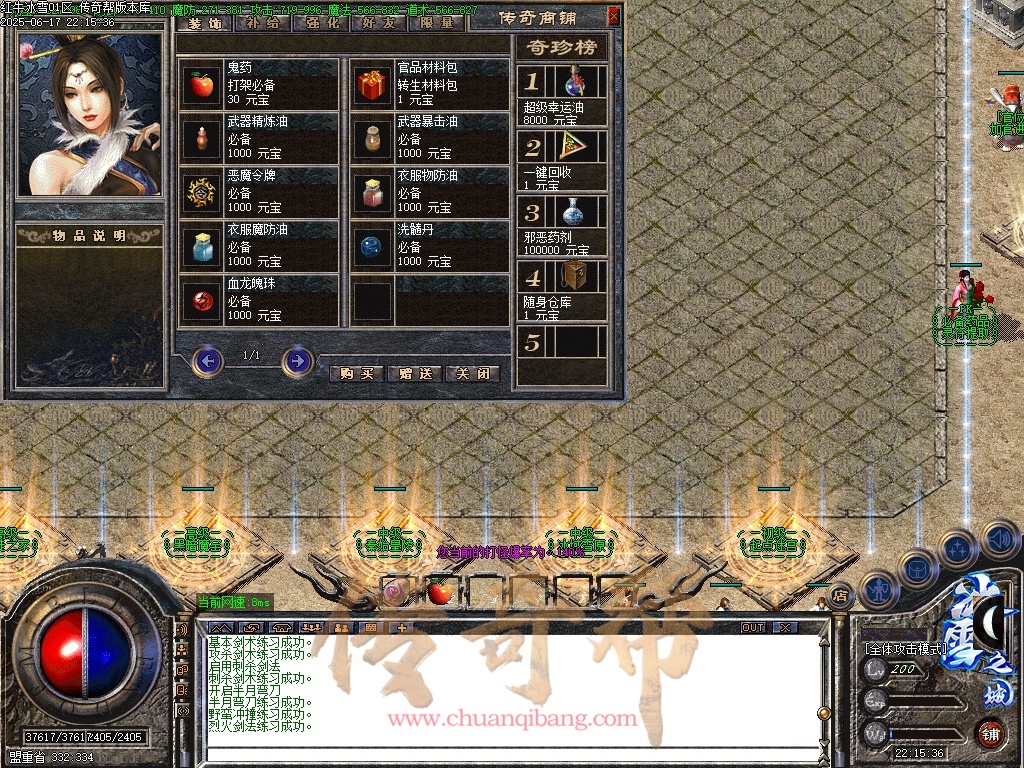Image resolution: width=1024 pixels, height=768 pixels.
Task: Go to the next shop page arrow
Action: [297, 360]
